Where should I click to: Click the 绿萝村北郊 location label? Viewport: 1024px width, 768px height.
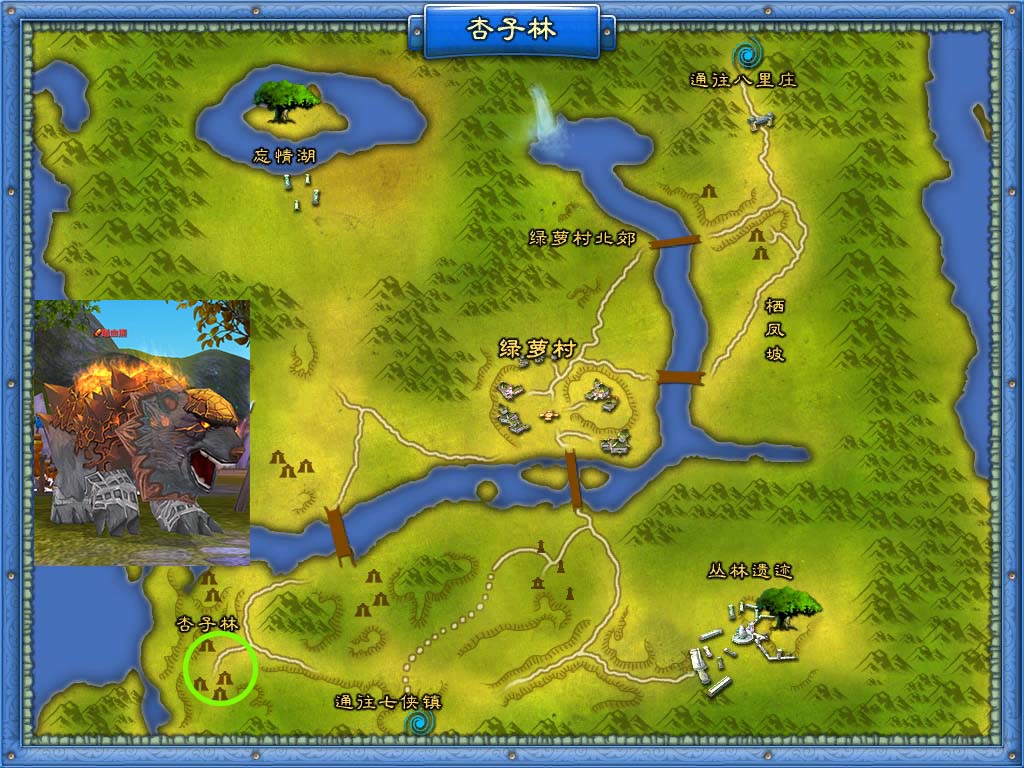pos(582,238)
